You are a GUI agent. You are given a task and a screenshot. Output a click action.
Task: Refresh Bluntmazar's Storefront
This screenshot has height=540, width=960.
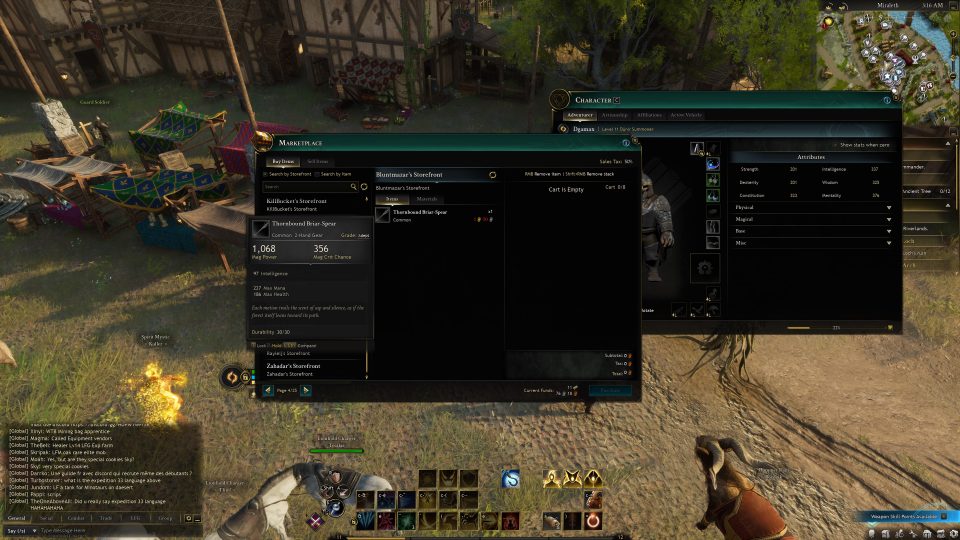pyautogui.click(x=493, y=175)
